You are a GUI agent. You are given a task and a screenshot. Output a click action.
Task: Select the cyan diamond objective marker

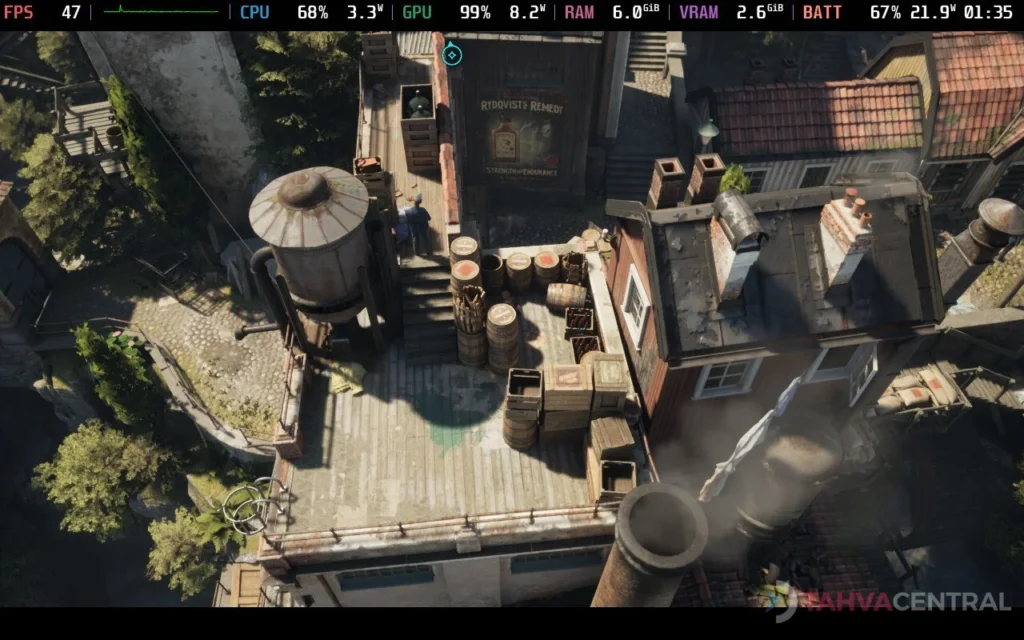[x=452, y=54]
